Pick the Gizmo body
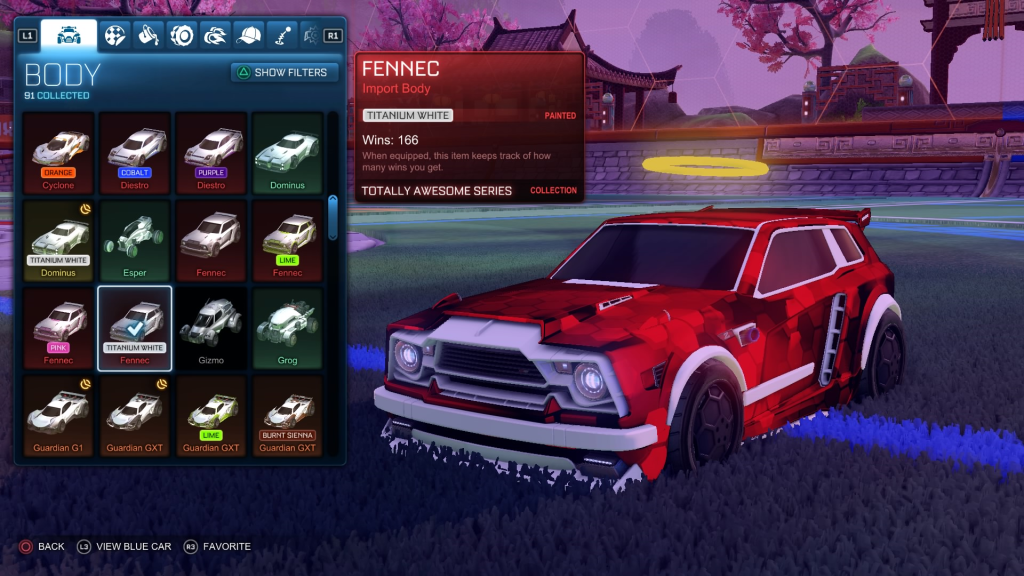This screenshot has height=576, width=1024. (x=210, y=327)
